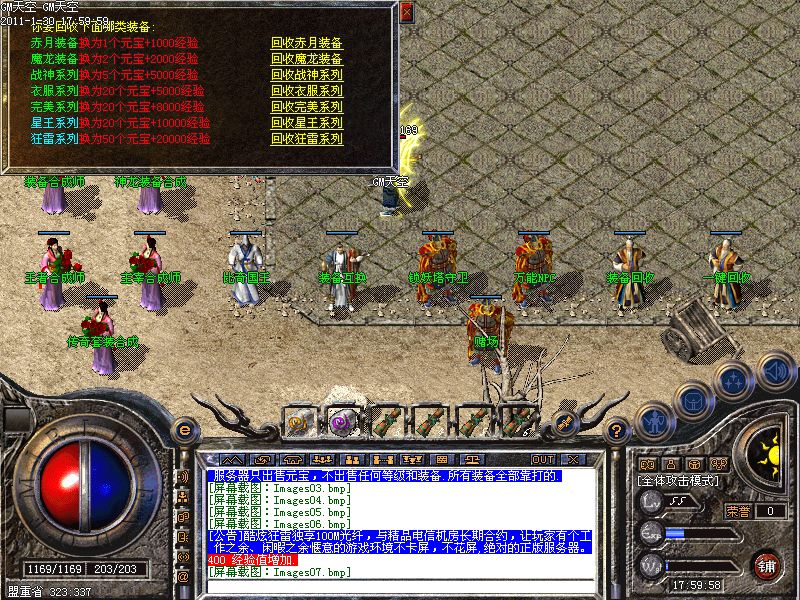Click the round 'e' button left of the chat
Screen dimensions: 800x600
183,430
